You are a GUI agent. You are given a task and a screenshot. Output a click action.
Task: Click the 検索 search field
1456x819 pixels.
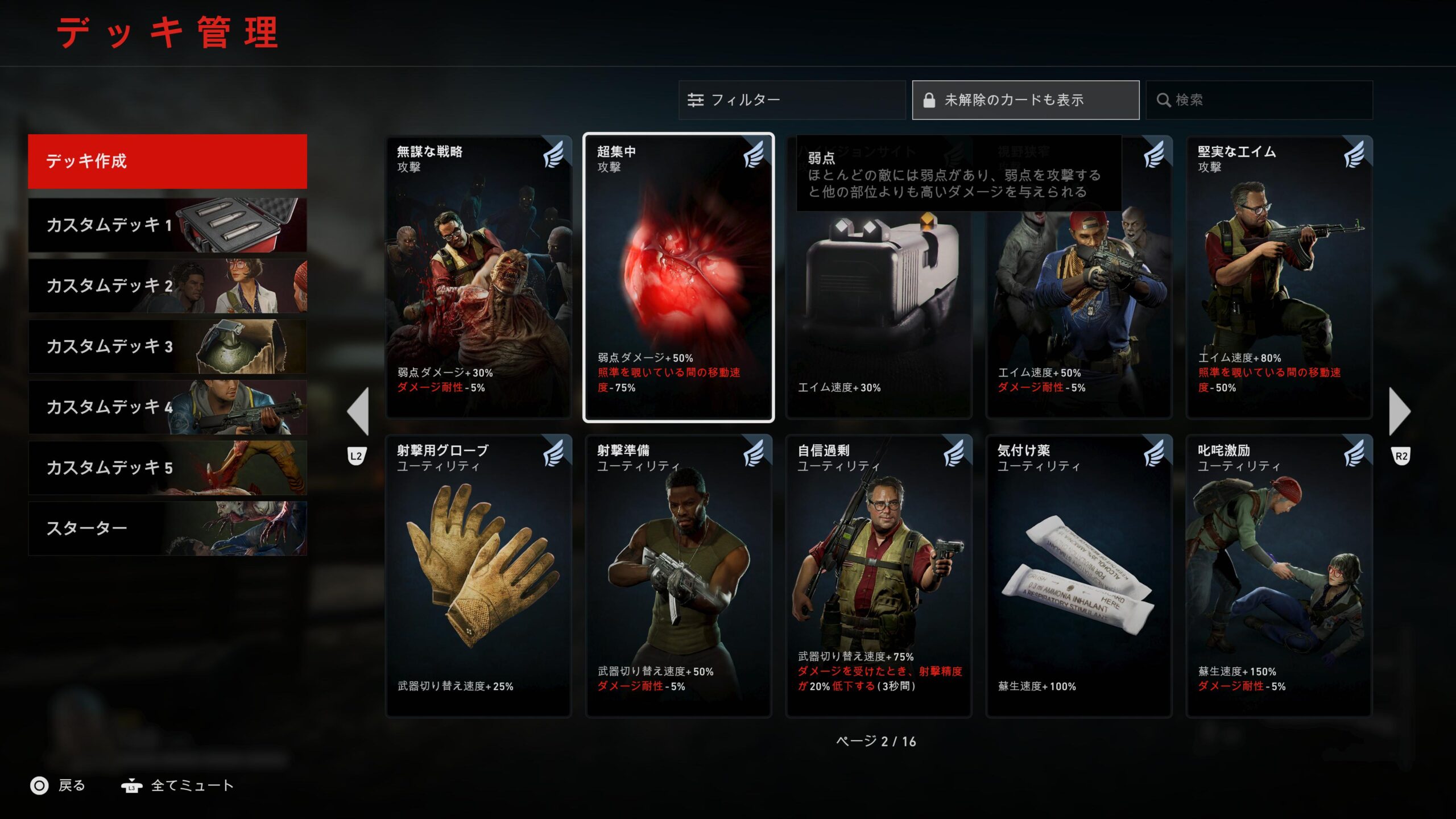(1259, 100)
